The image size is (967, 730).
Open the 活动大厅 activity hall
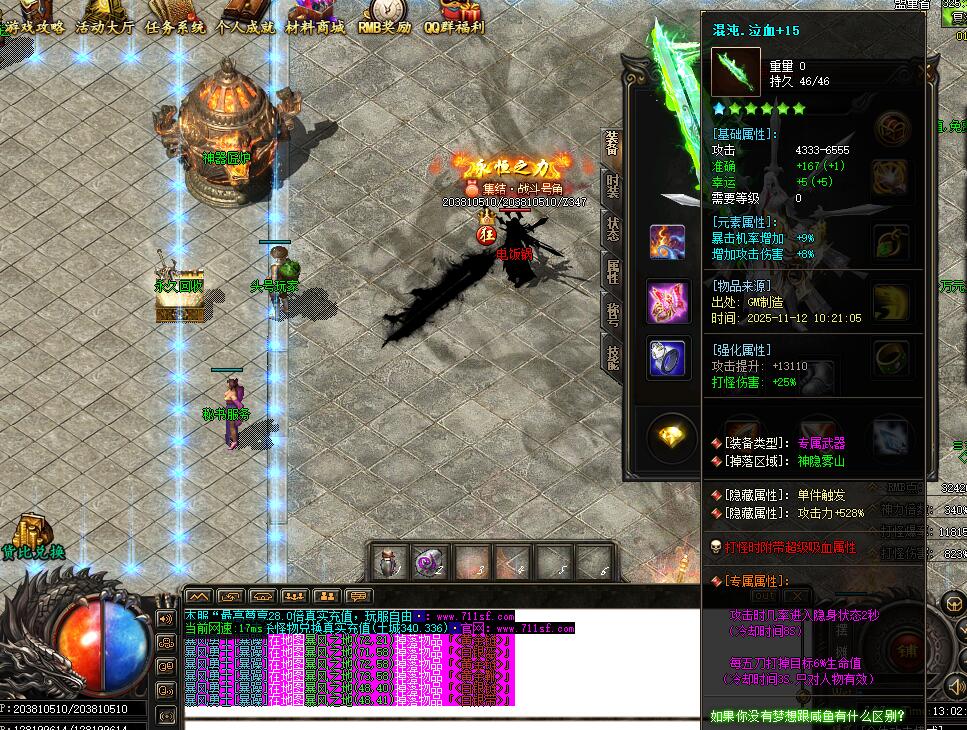click(x=105, y=26)
